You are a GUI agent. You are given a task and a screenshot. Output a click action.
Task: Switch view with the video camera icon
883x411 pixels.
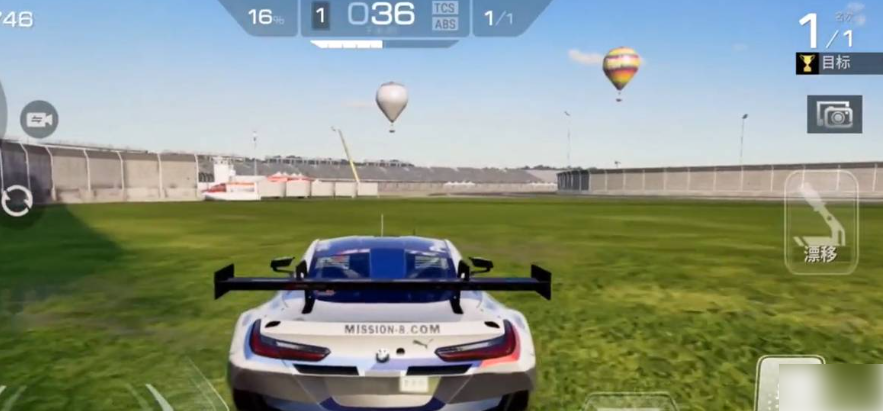39,120
